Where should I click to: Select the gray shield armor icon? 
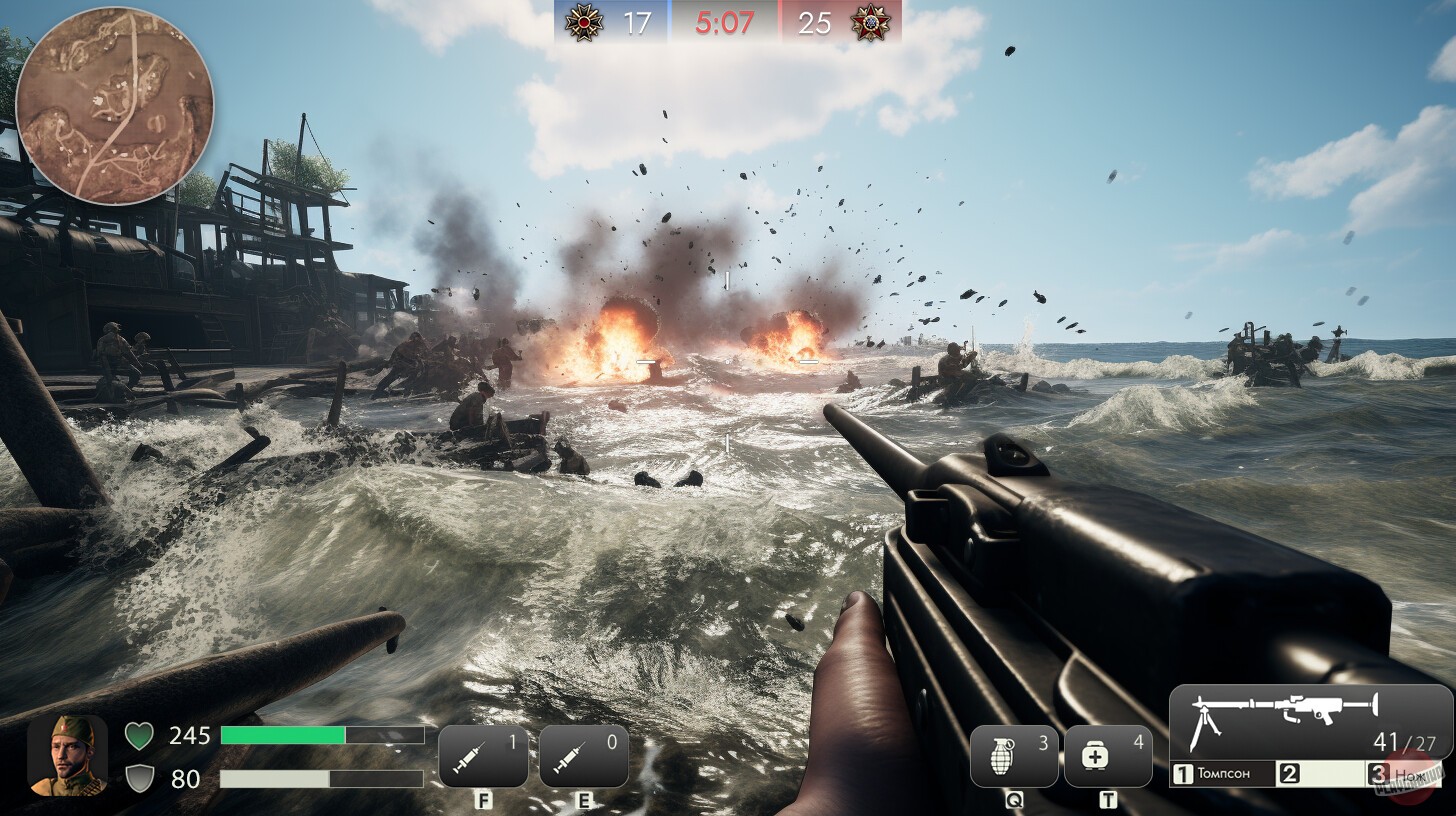(138, 779)
